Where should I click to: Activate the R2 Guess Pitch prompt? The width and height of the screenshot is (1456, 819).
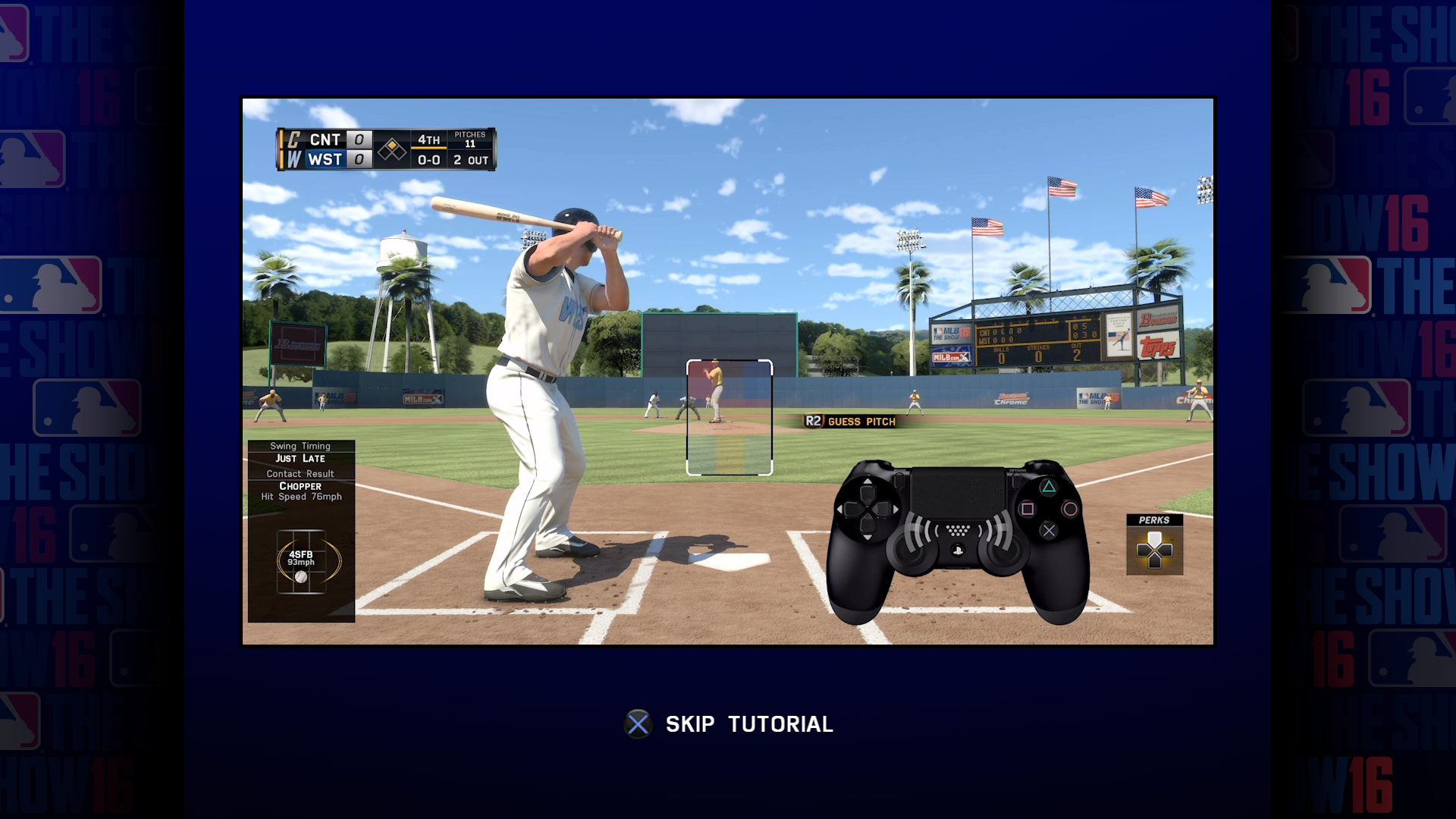pos(849,422)
